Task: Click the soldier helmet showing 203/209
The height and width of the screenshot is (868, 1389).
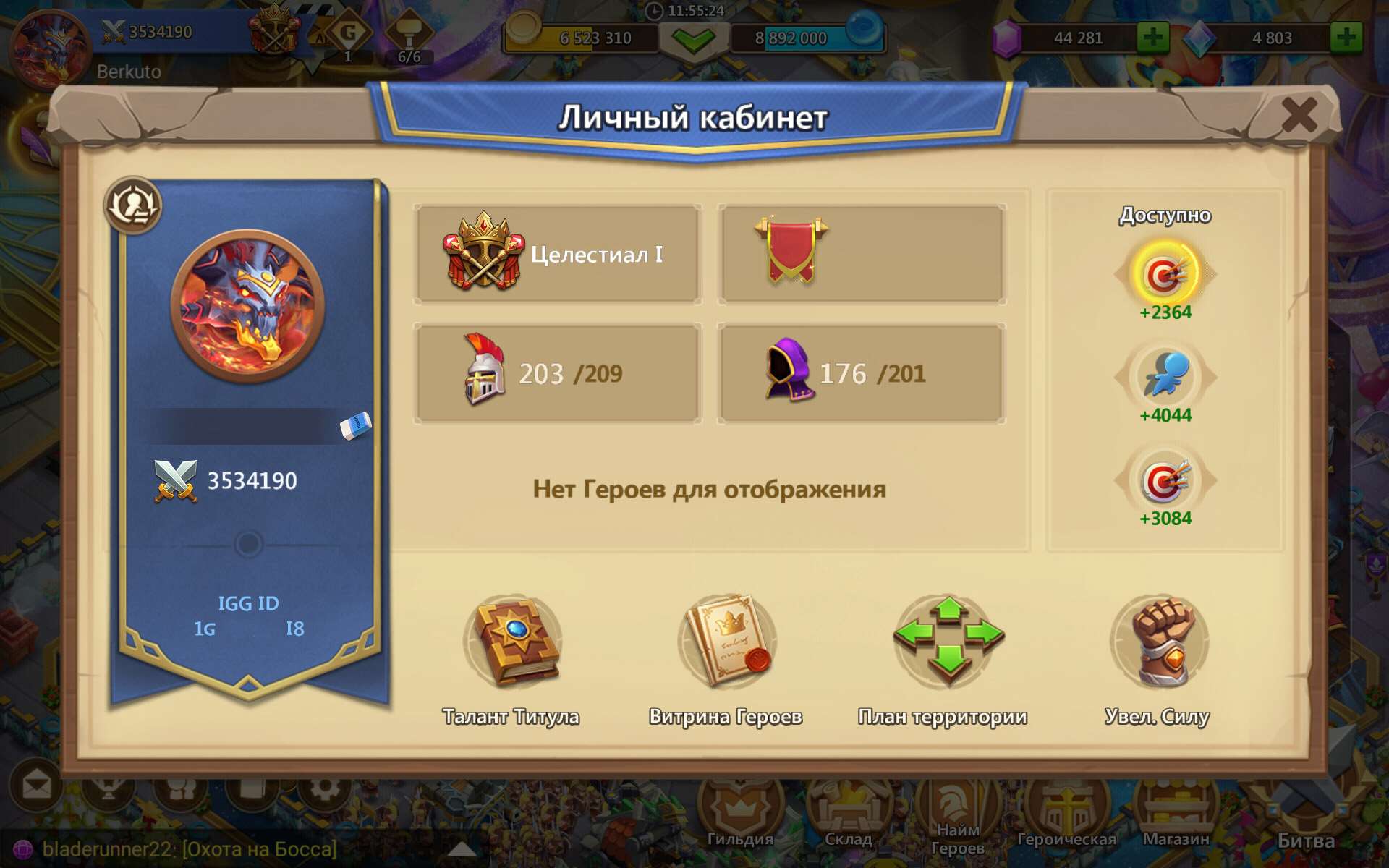Action: (483, 371)
